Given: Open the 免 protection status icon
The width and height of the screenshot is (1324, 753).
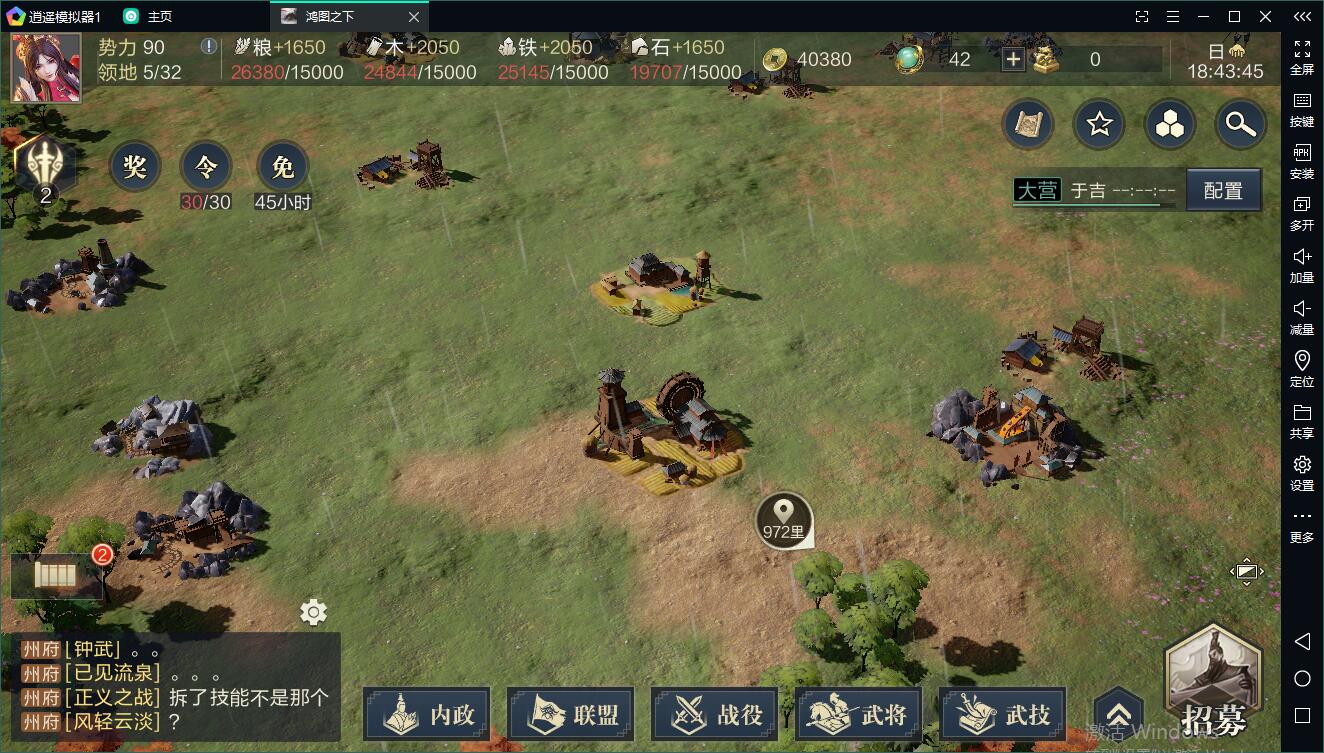Looking at the screenshot, I should (283, 167).
